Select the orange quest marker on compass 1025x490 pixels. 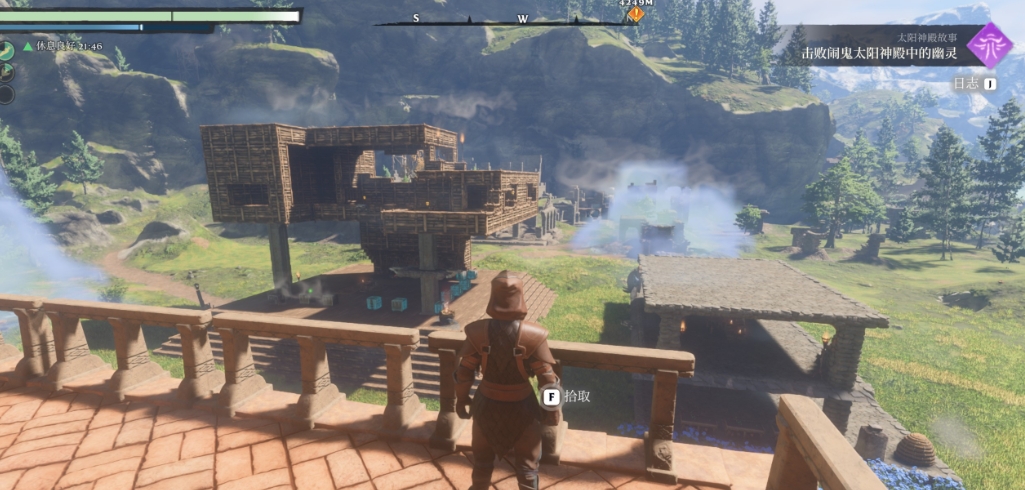pos(635,14)
